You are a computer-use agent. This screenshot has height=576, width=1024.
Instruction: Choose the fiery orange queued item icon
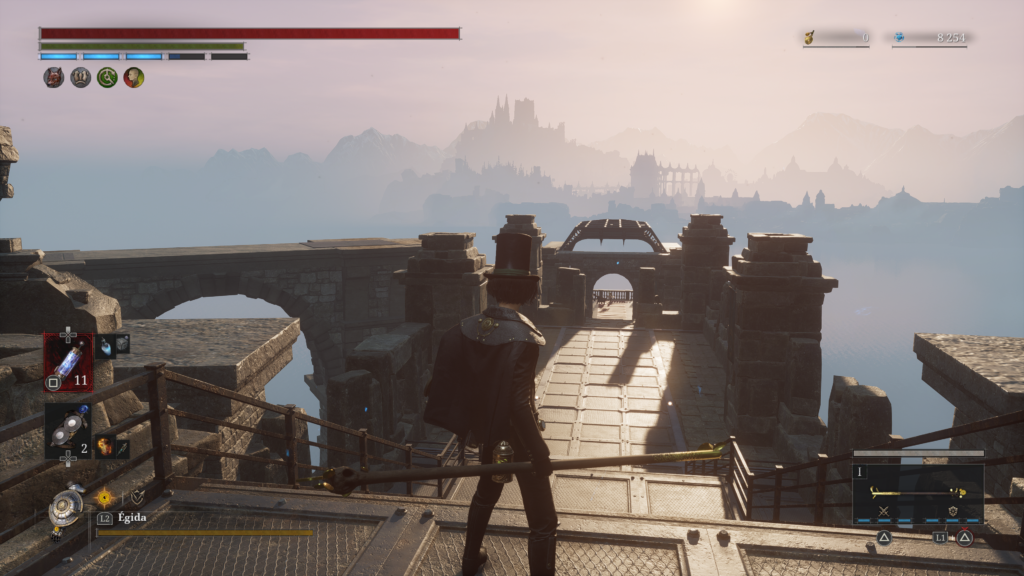pos(104,449)
